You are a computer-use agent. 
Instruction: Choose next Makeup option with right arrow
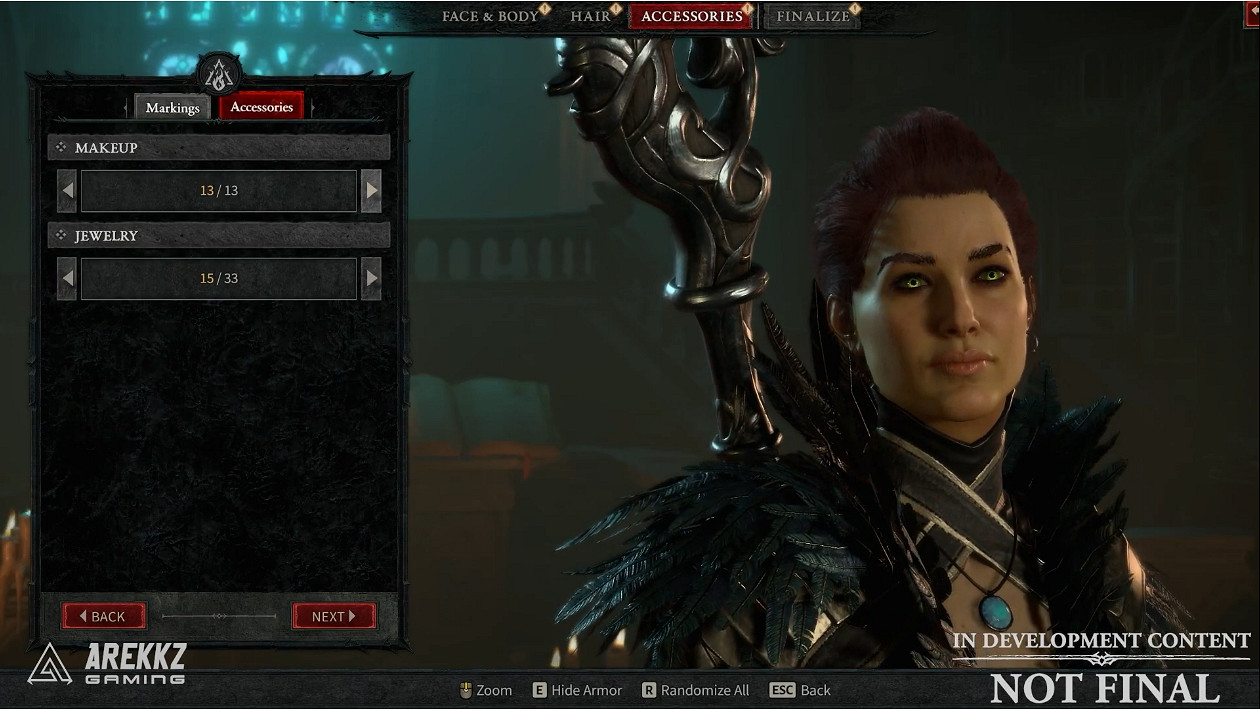click(x=371, y=190)
